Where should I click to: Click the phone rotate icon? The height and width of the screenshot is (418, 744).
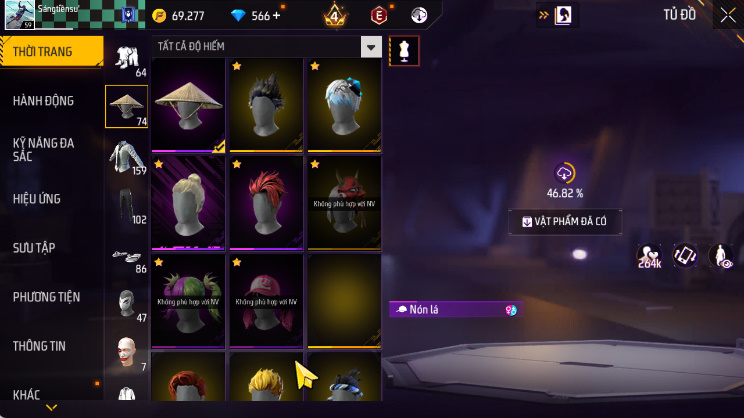click(685, 256)
